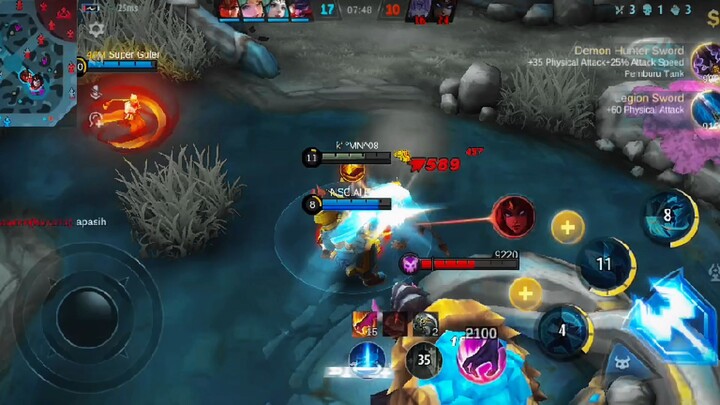
Task: Activate the regen spell with blue beam icon
Action: coord(367,359)
